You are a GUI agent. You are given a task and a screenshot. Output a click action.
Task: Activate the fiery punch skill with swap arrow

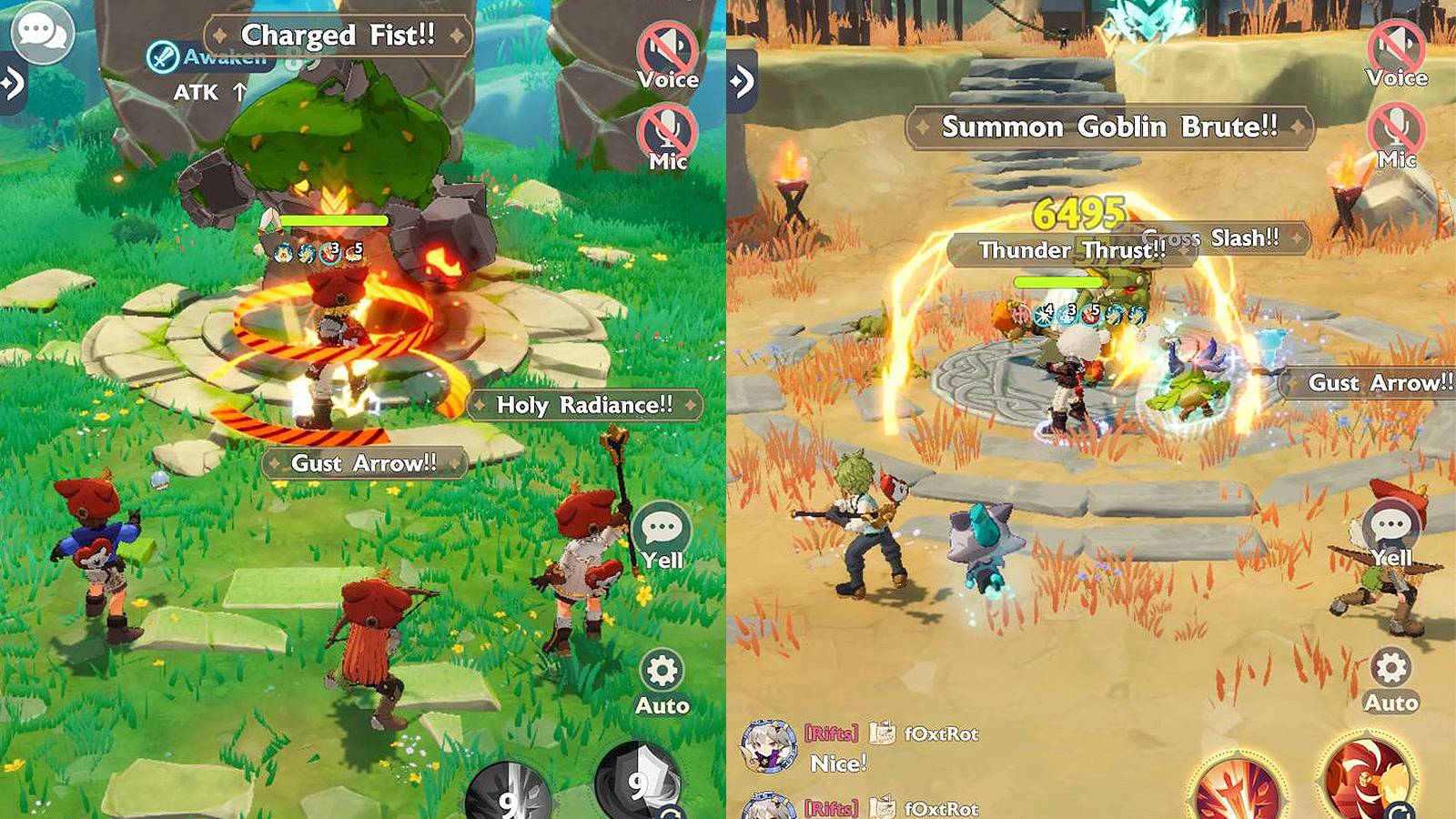(1367, 781)
